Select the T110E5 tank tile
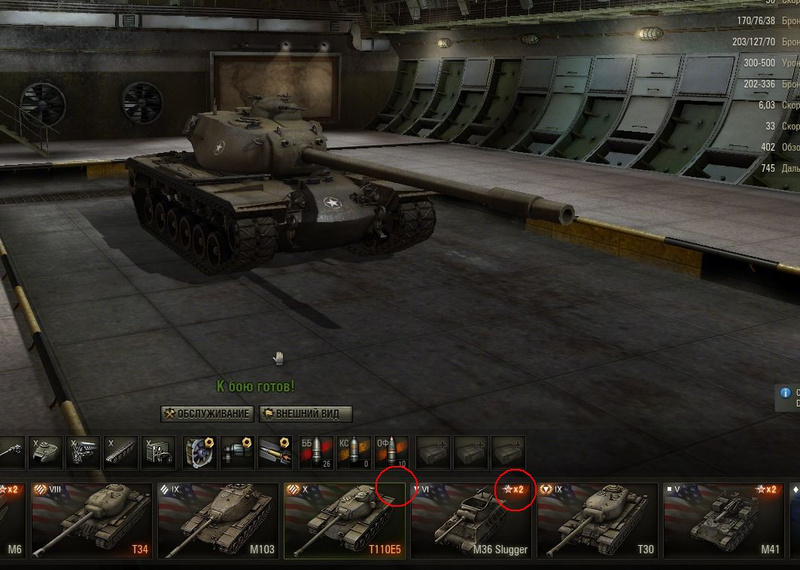The image size is (800, 570). 346,520
